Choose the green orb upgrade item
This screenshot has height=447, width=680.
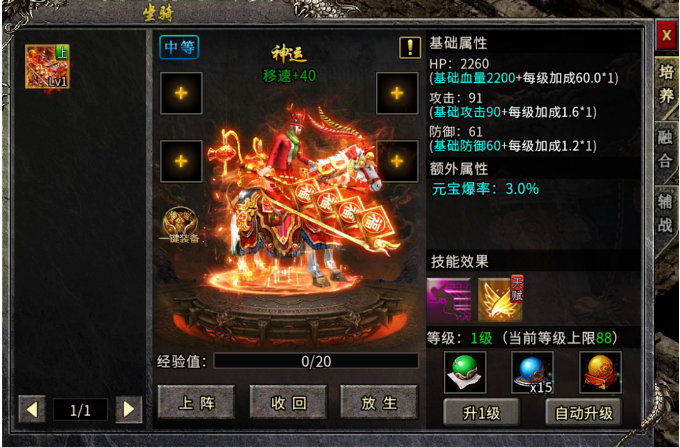pos(465,371)
